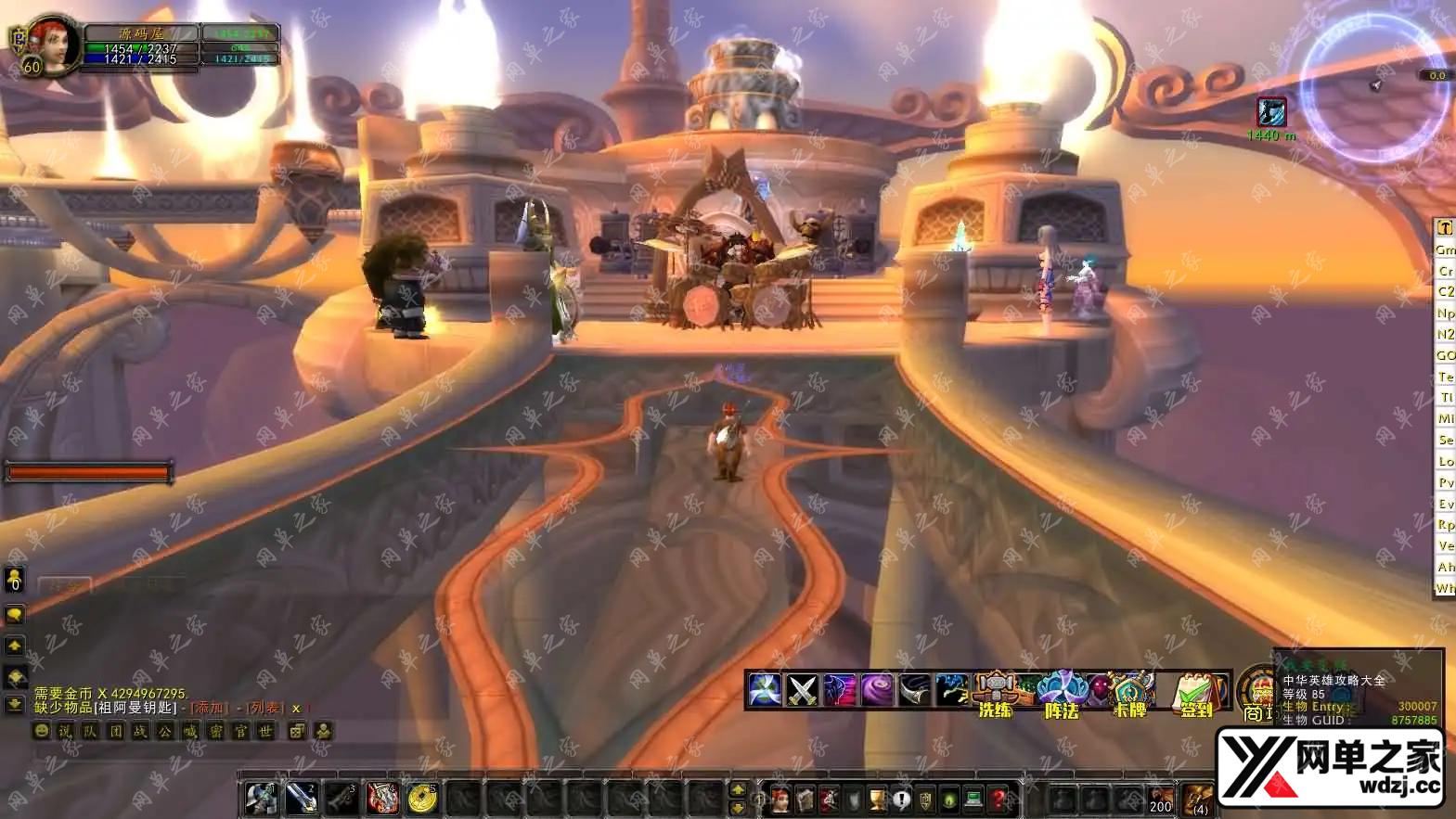1456x819 pixels.
Task: Open the 卡牌 card panel
Action: 1130,694
